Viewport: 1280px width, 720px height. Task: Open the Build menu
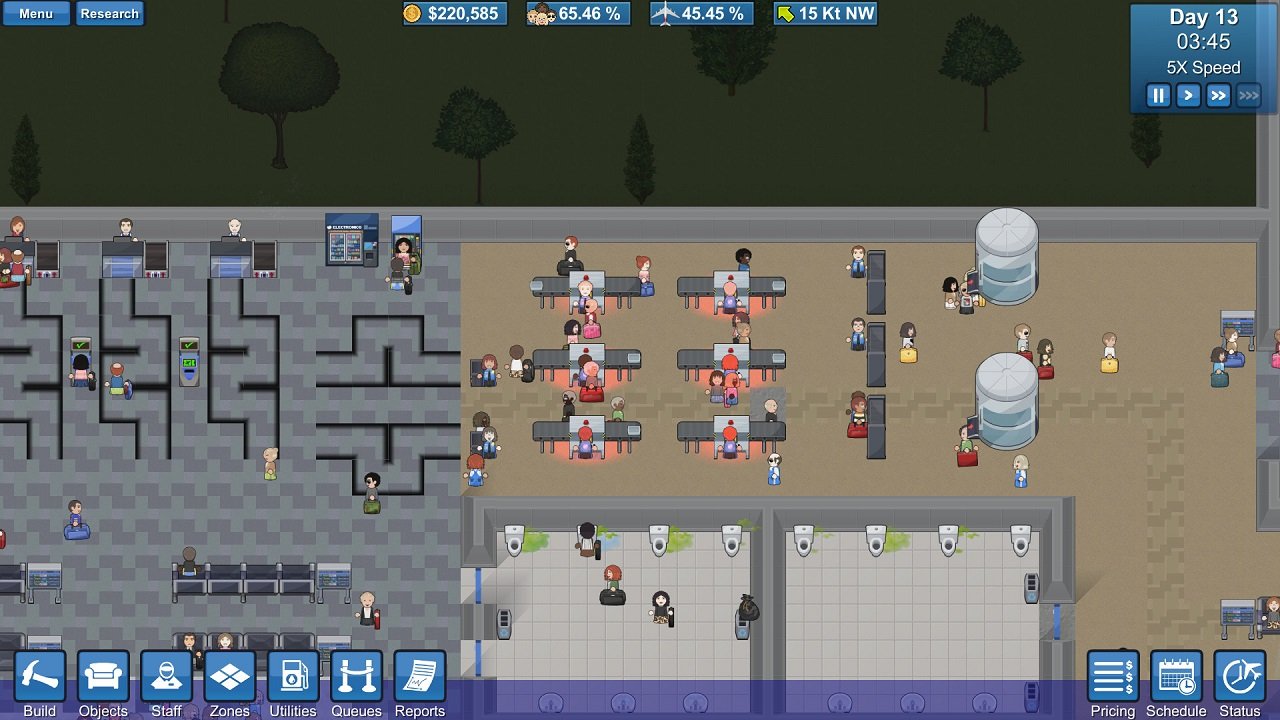click(40, 676)
